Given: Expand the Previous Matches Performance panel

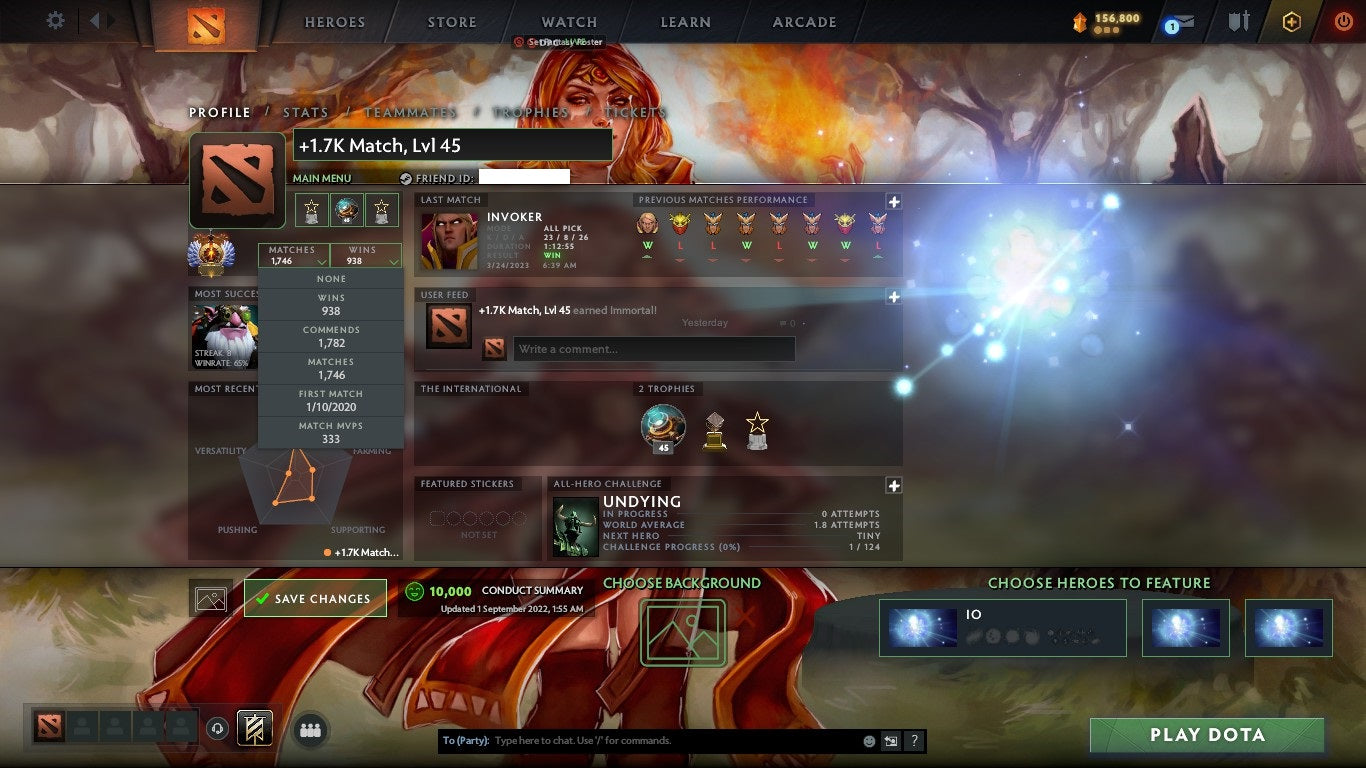Looking at the screenshot, I should click(893, 202).
